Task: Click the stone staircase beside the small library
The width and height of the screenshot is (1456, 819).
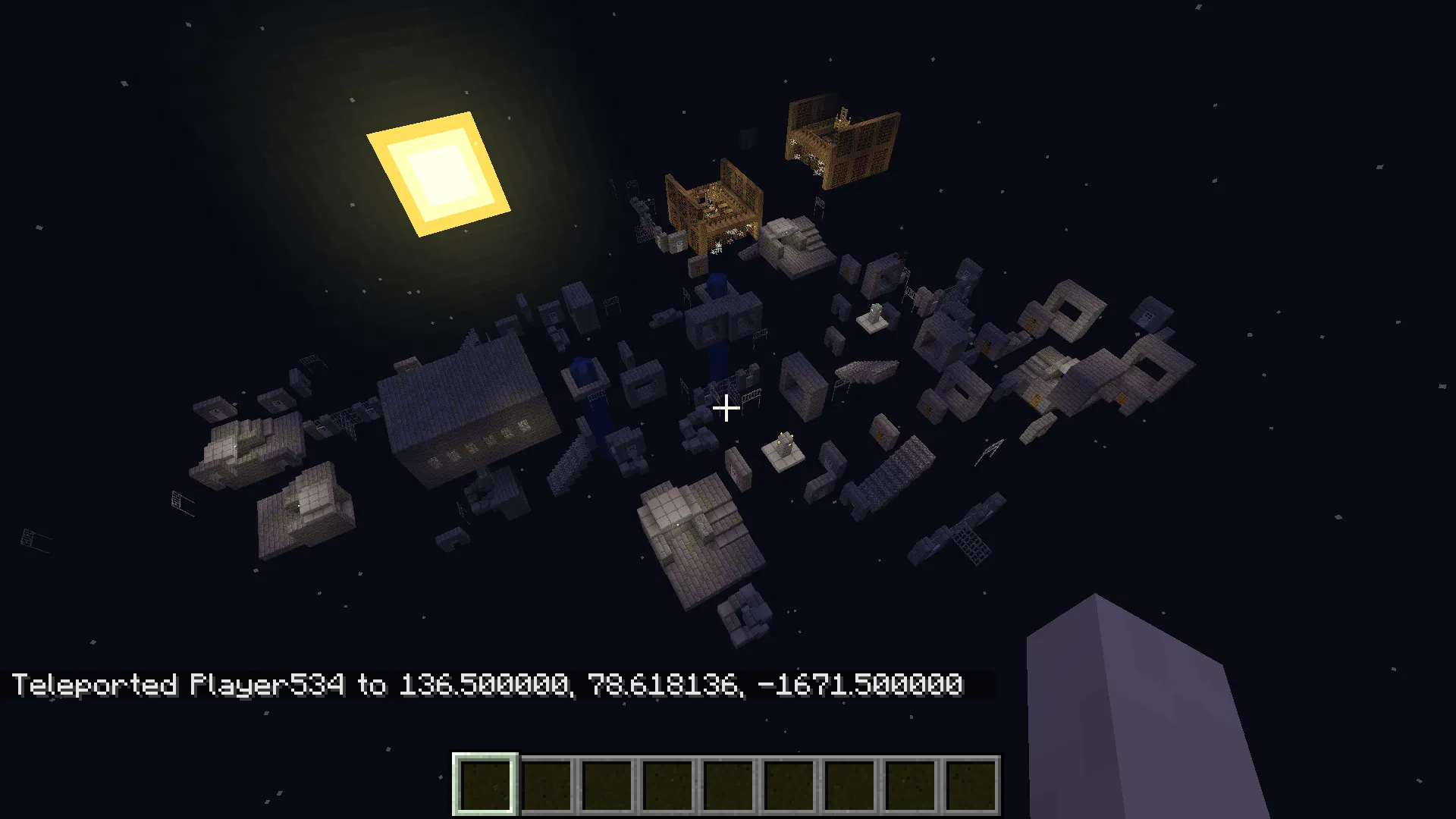Action: pyautogui.click(x=795, y=243)
